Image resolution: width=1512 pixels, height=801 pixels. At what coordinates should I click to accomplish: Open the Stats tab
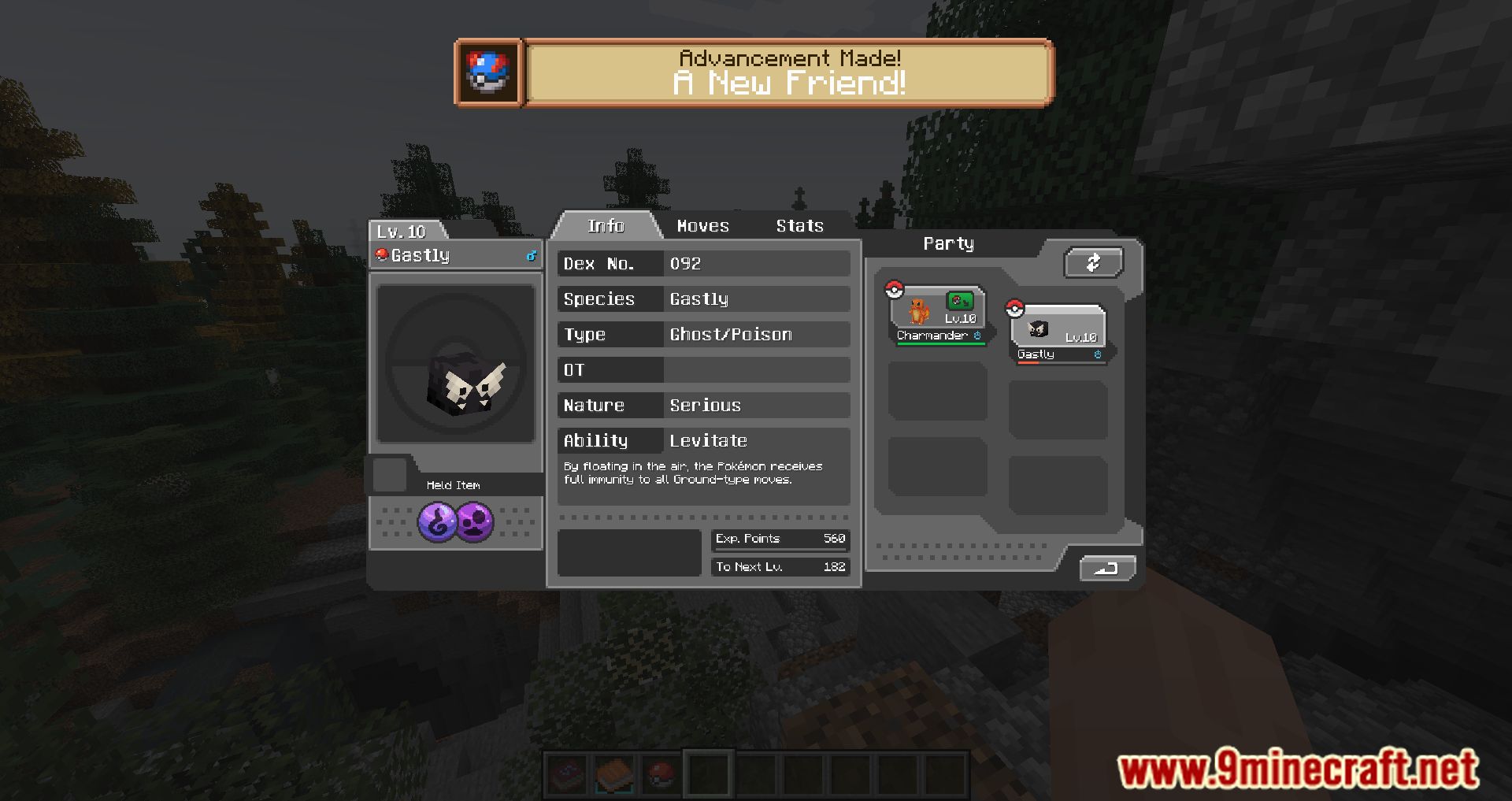pyautogui.click(x=799, y=226)
